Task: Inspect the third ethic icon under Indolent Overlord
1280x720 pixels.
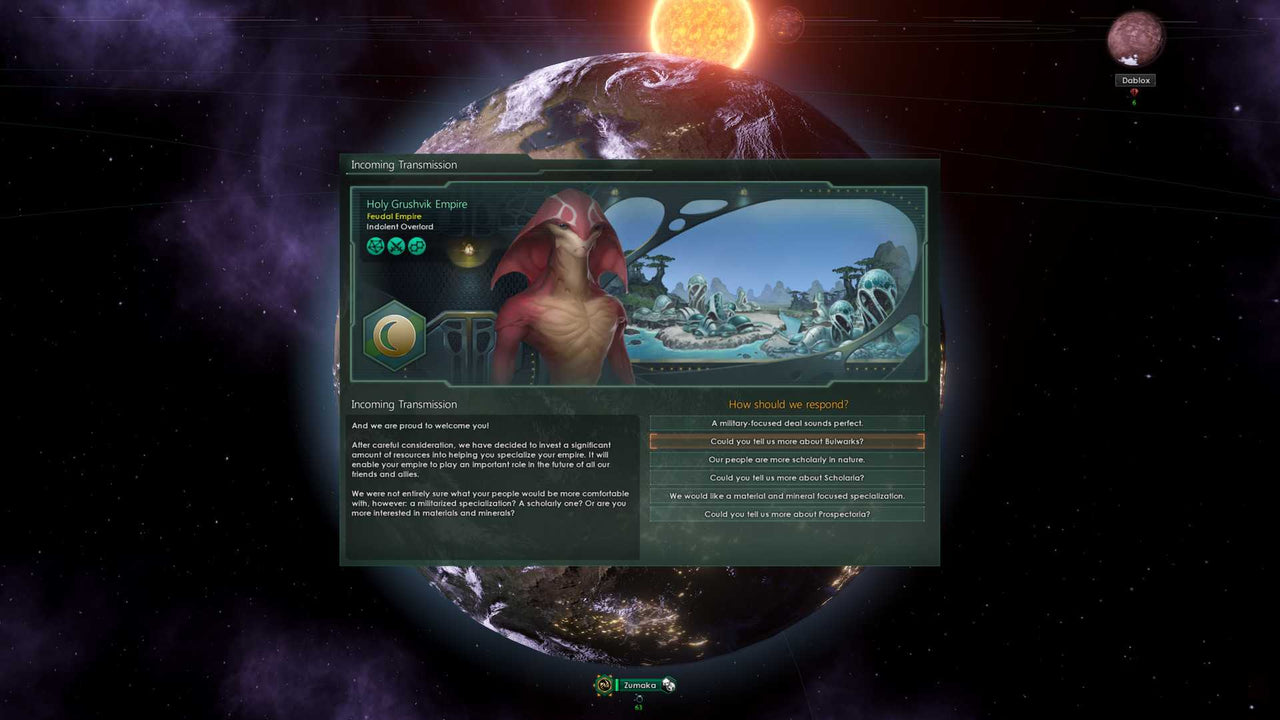Action: click(x=416, y=246)
